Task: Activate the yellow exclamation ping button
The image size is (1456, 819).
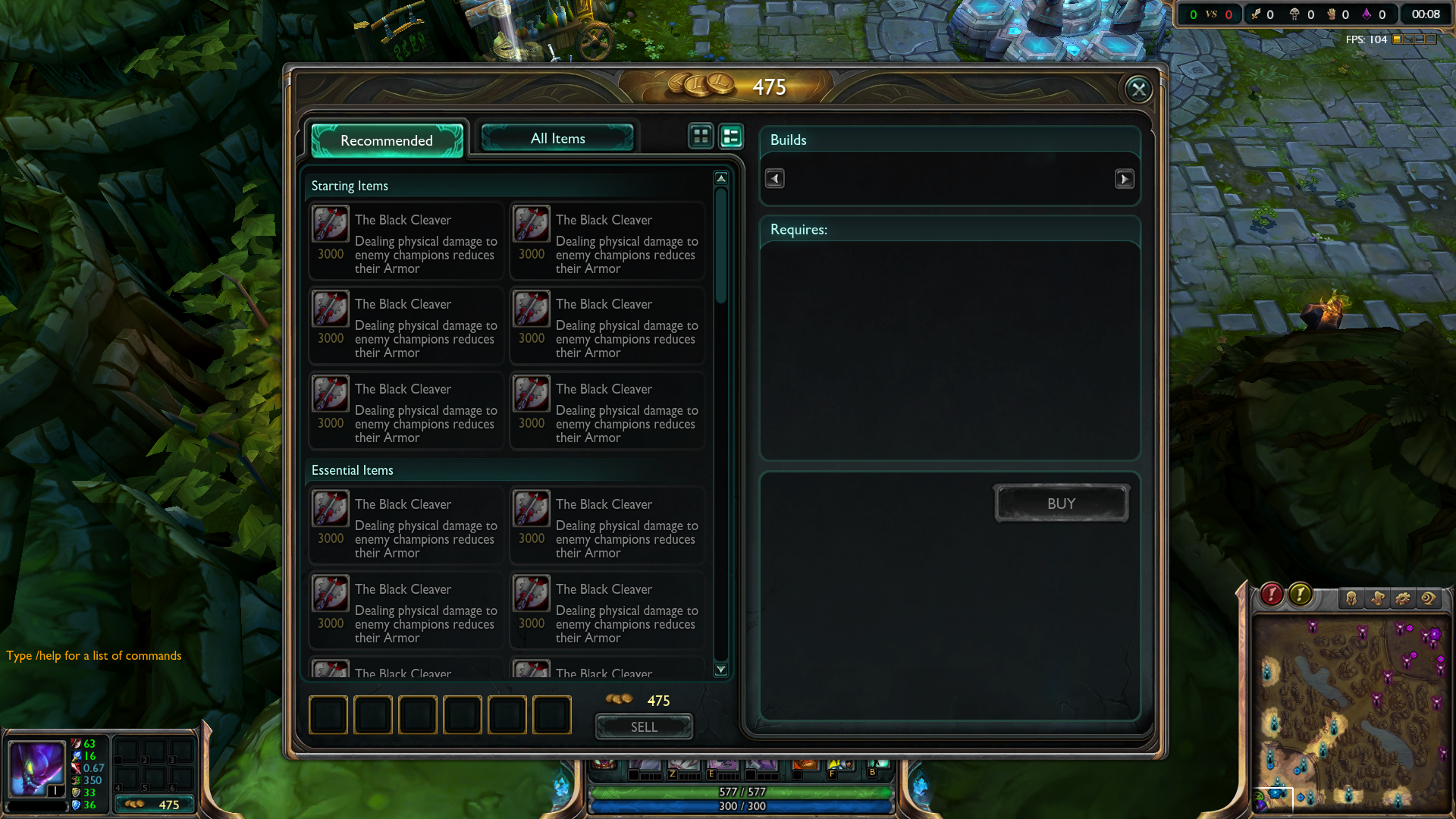Action: (1300, 595)
